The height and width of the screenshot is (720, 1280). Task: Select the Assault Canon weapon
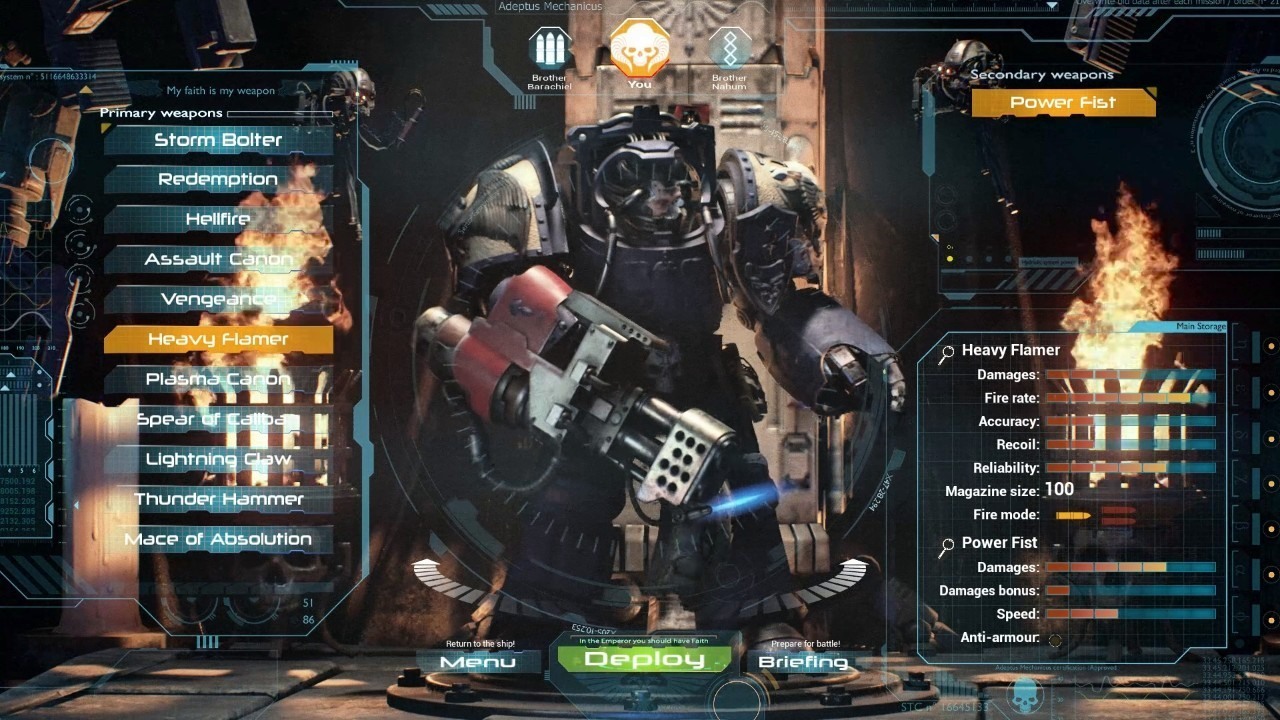[218, 260]
